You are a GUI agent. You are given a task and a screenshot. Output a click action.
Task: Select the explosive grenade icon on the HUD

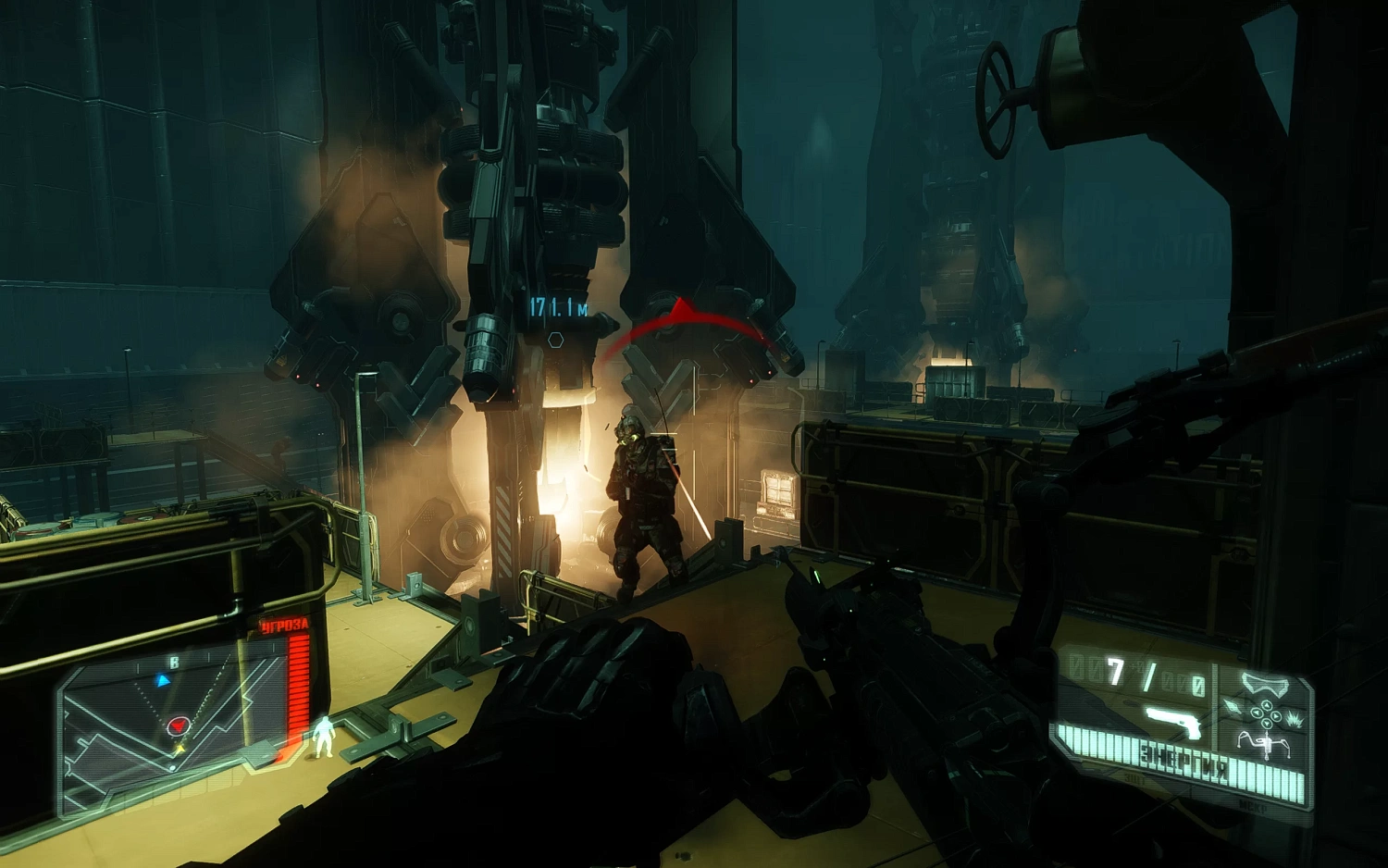pos(1295,721)
